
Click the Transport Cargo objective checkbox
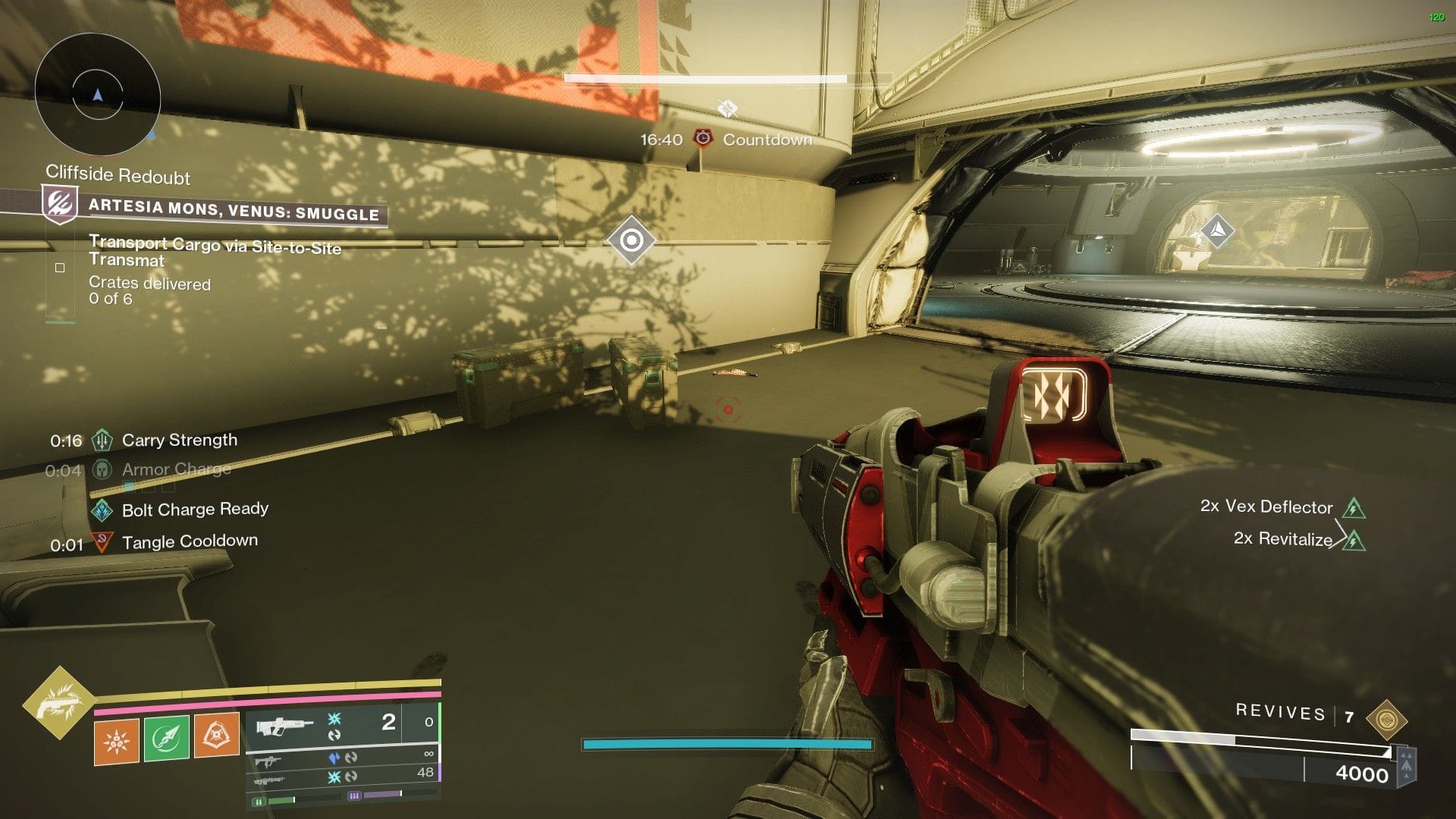point(60,268)
